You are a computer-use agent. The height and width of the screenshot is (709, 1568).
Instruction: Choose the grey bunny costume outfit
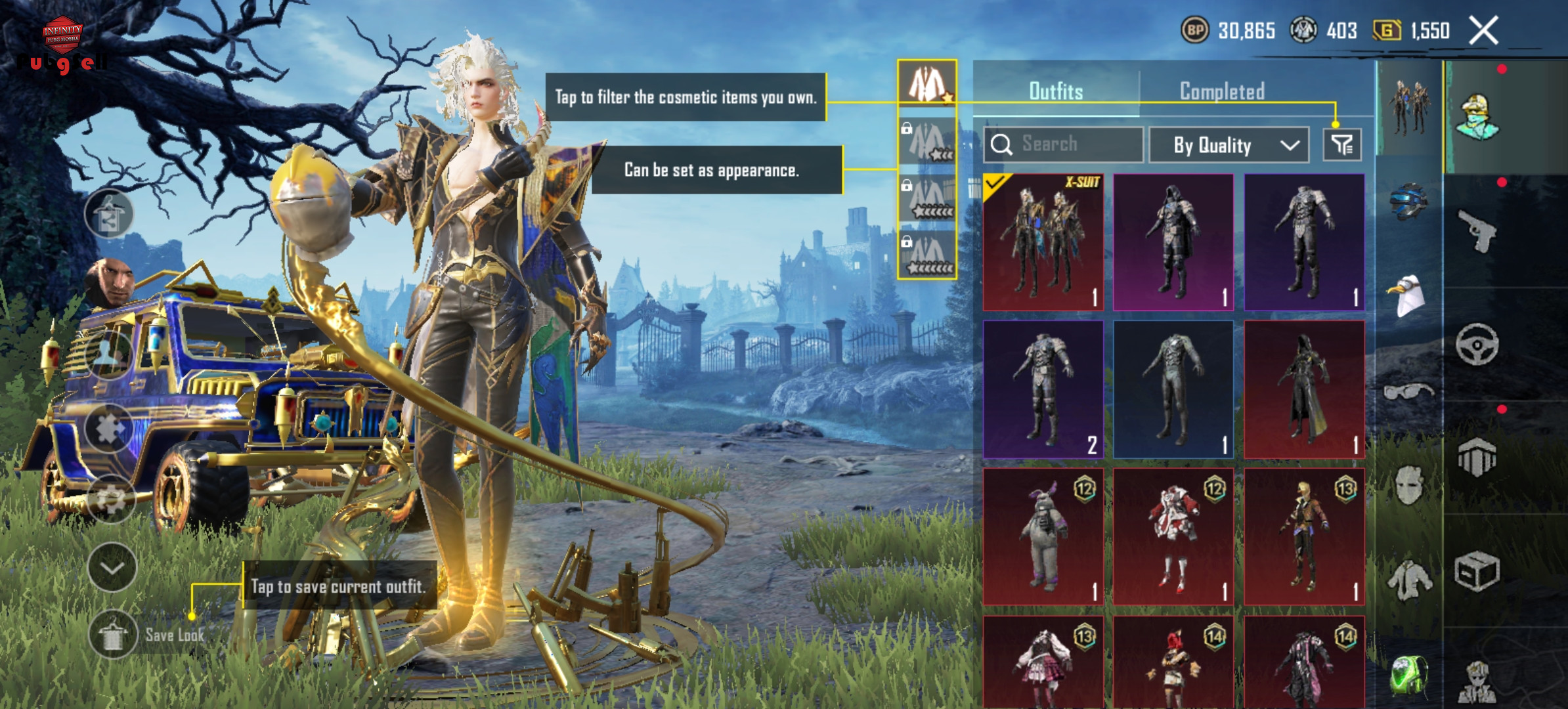point(1043,536)
